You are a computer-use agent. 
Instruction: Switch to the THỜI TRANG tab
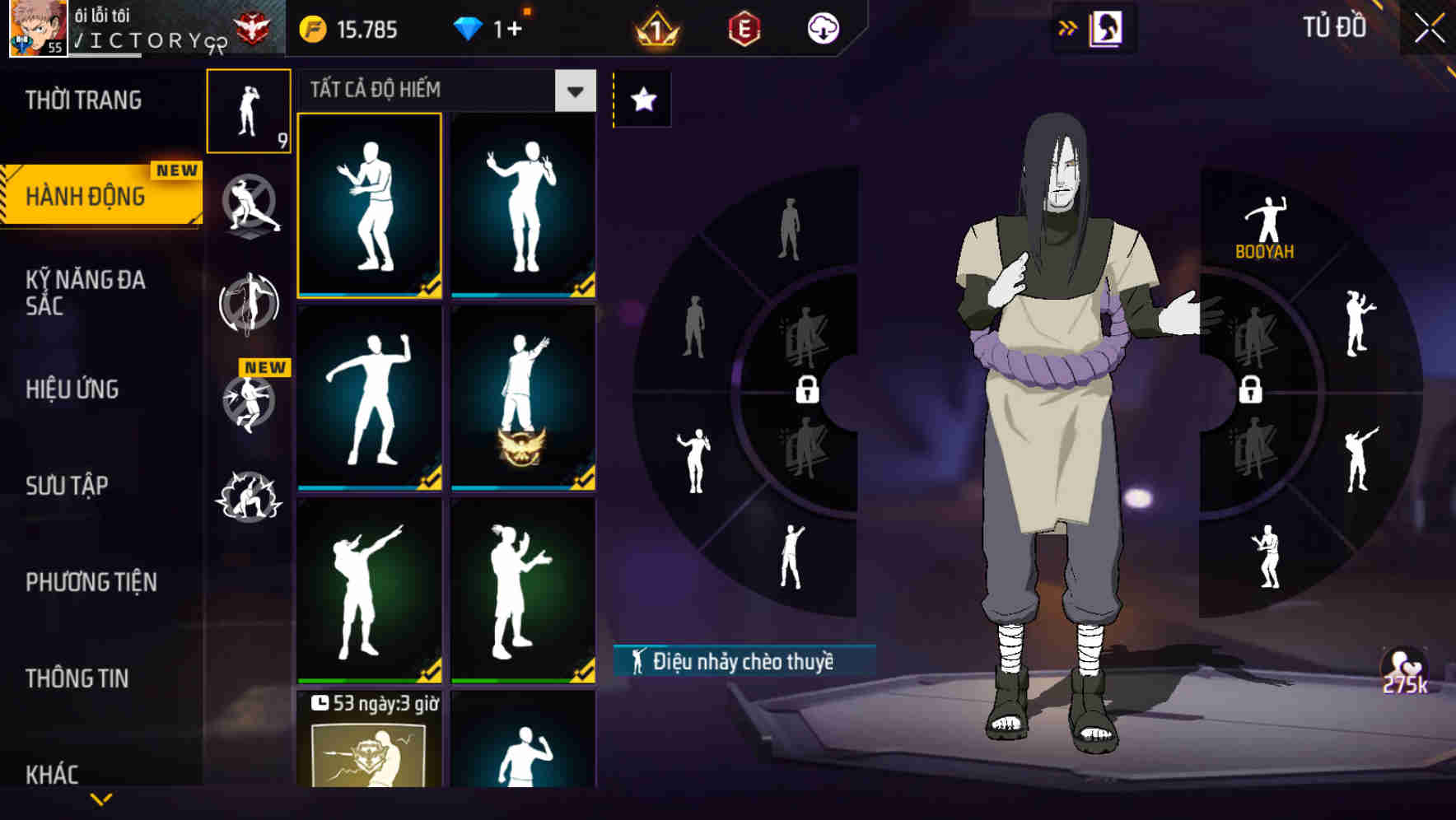click(82, 100)
